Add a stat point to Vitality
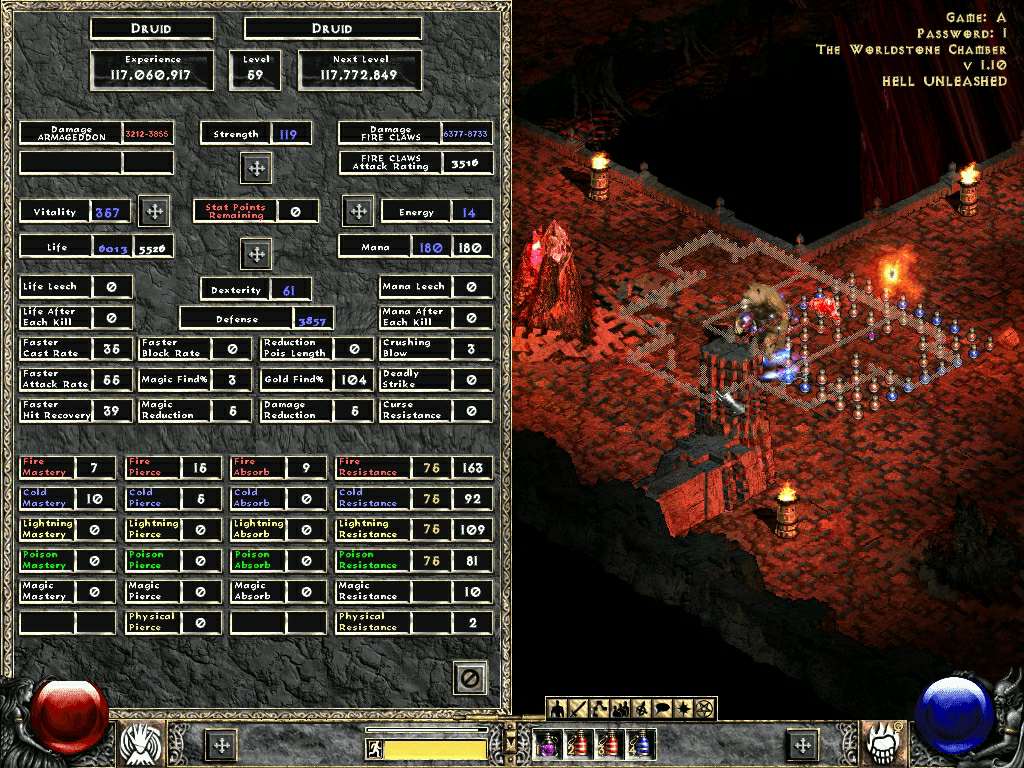Image resolution: width=1024 pixels, height=768 pixels. coord(154,211)
